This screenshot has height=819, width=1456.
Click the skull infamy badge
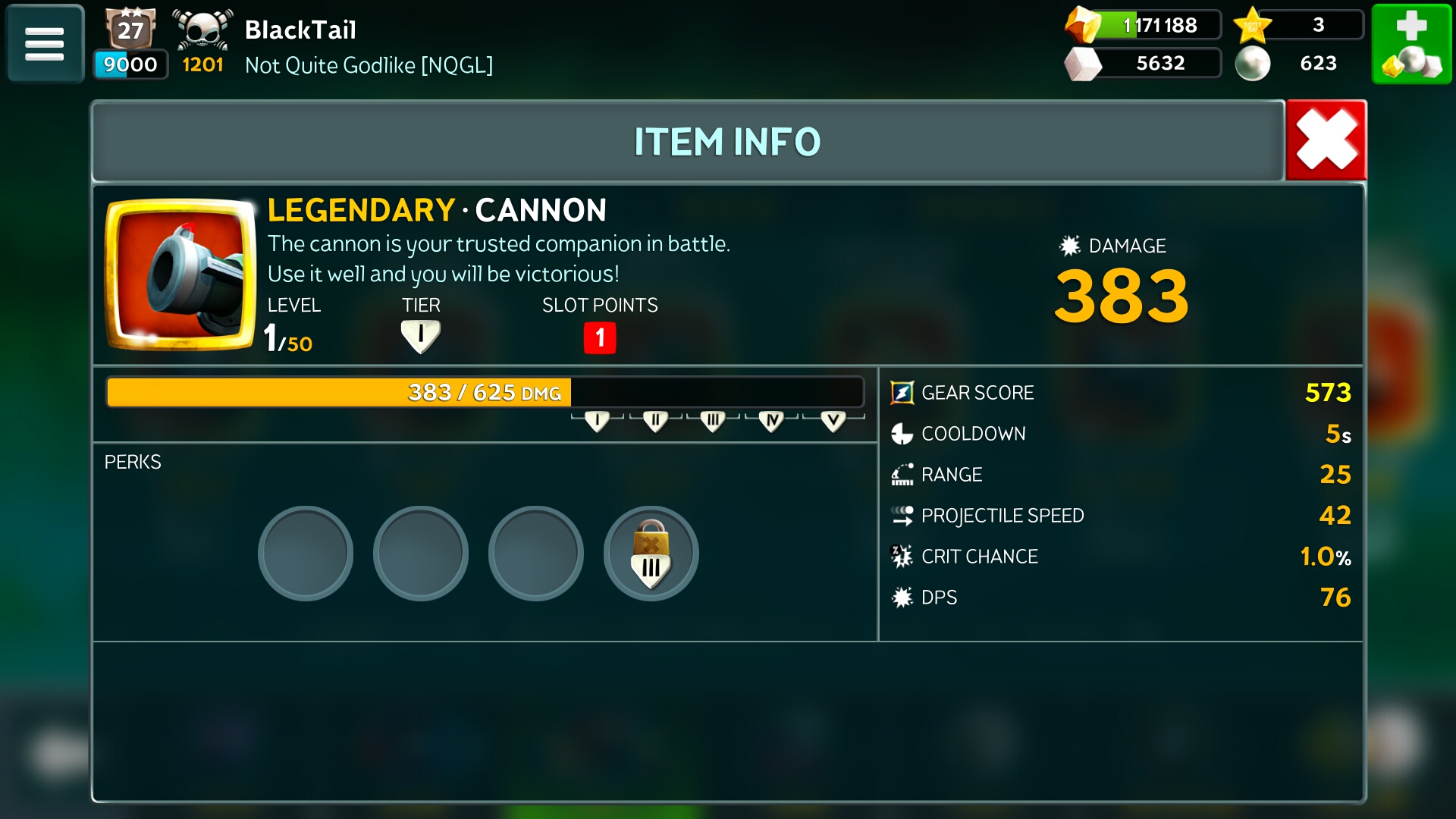point(202,30)
